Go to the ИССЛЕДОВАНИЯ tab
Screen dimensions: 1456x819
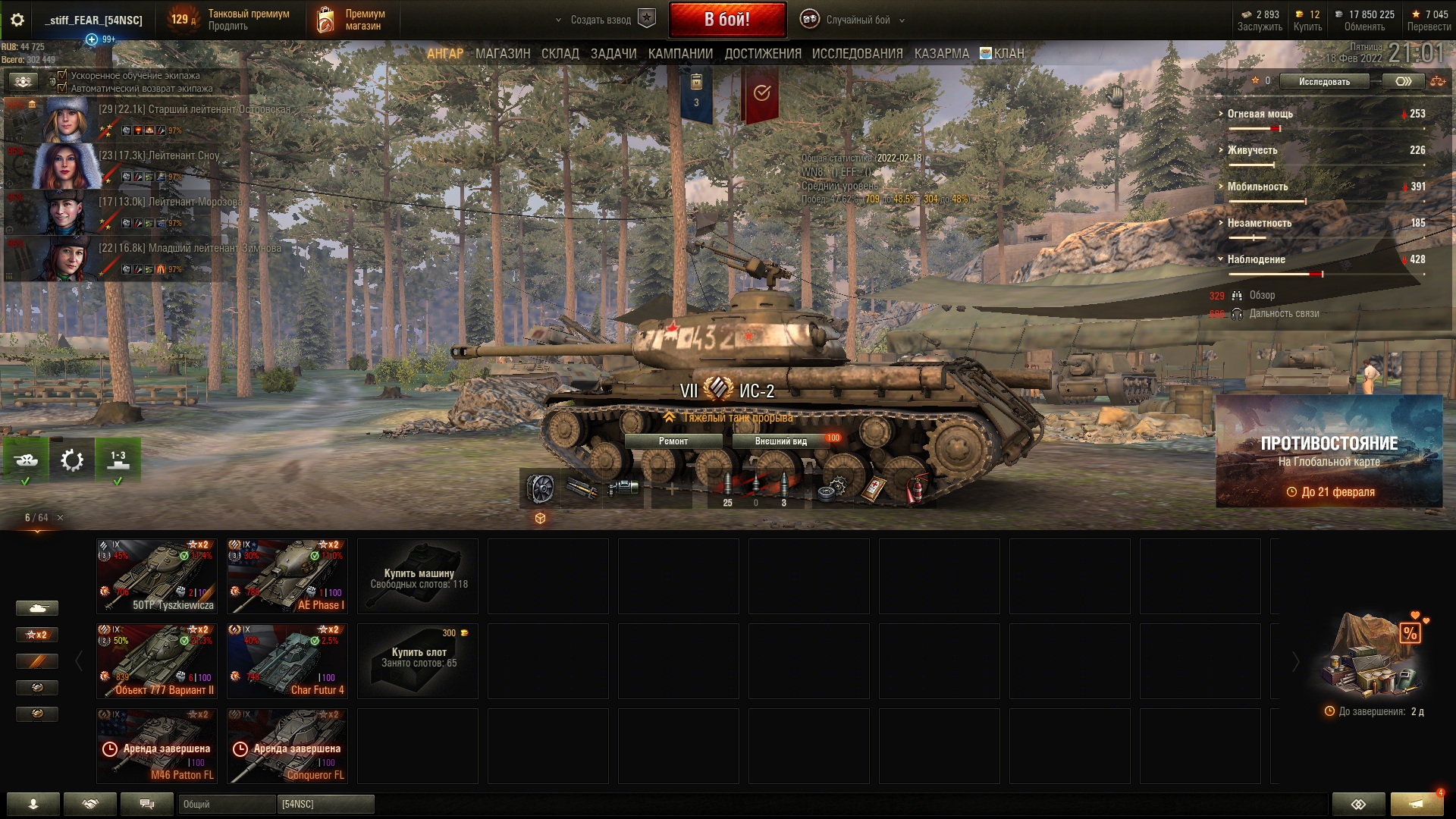click(857, 54)
